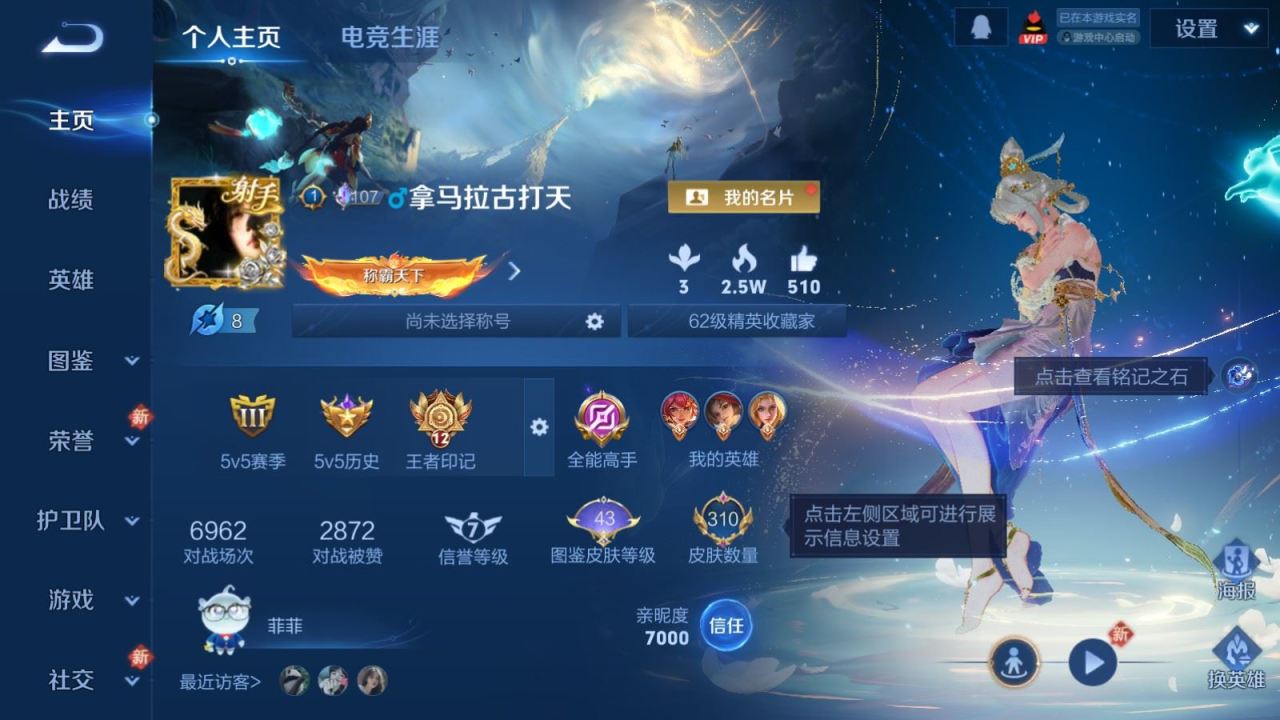Select the 5v5赛季 rank emblem
The image size is (1280, 720).
253,420
